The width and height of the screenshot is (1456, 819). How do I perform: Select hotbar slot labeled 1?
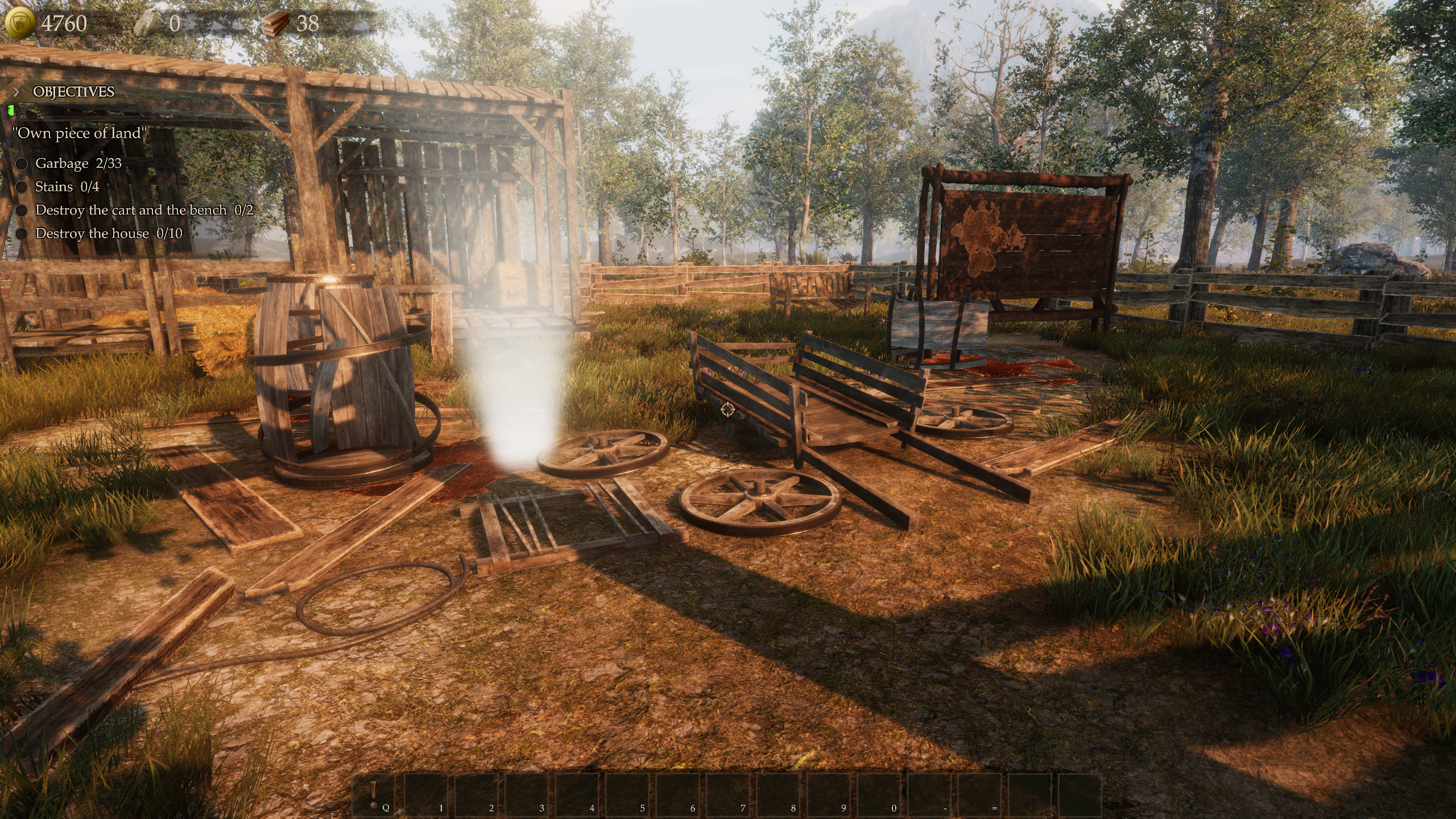coord(428,795)
